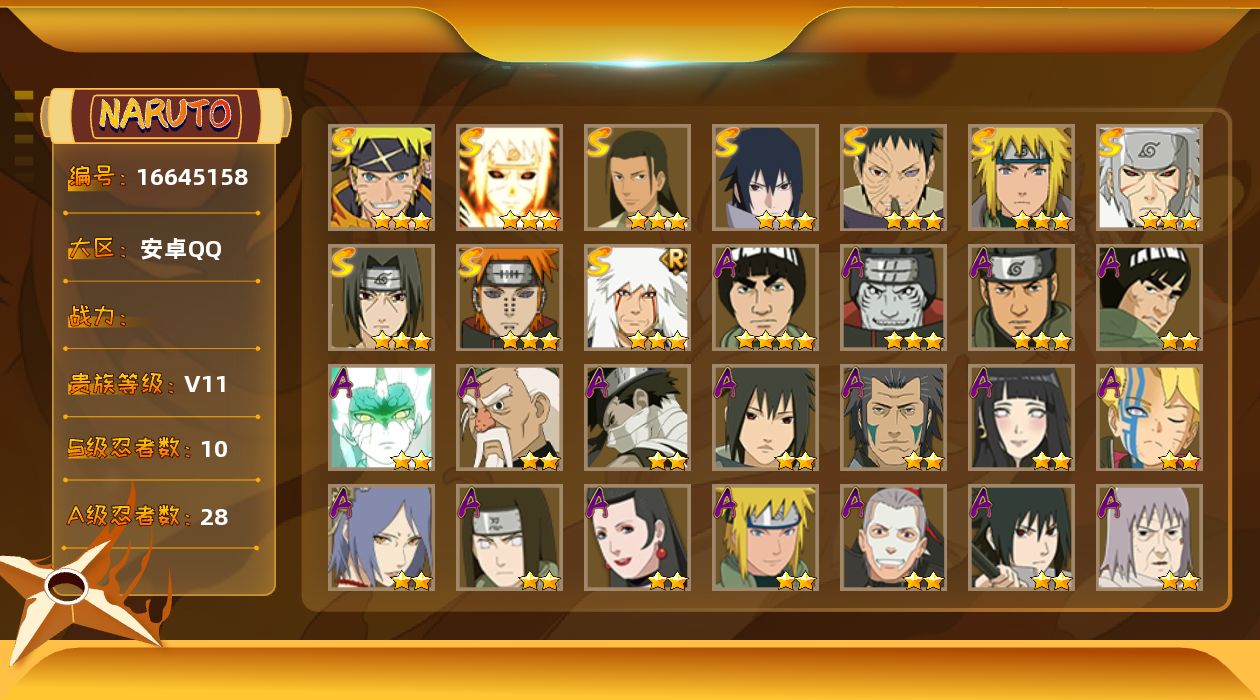Select the purple-haired Konan card
This screenshot has height=700, width=1260.
point(381,538)
